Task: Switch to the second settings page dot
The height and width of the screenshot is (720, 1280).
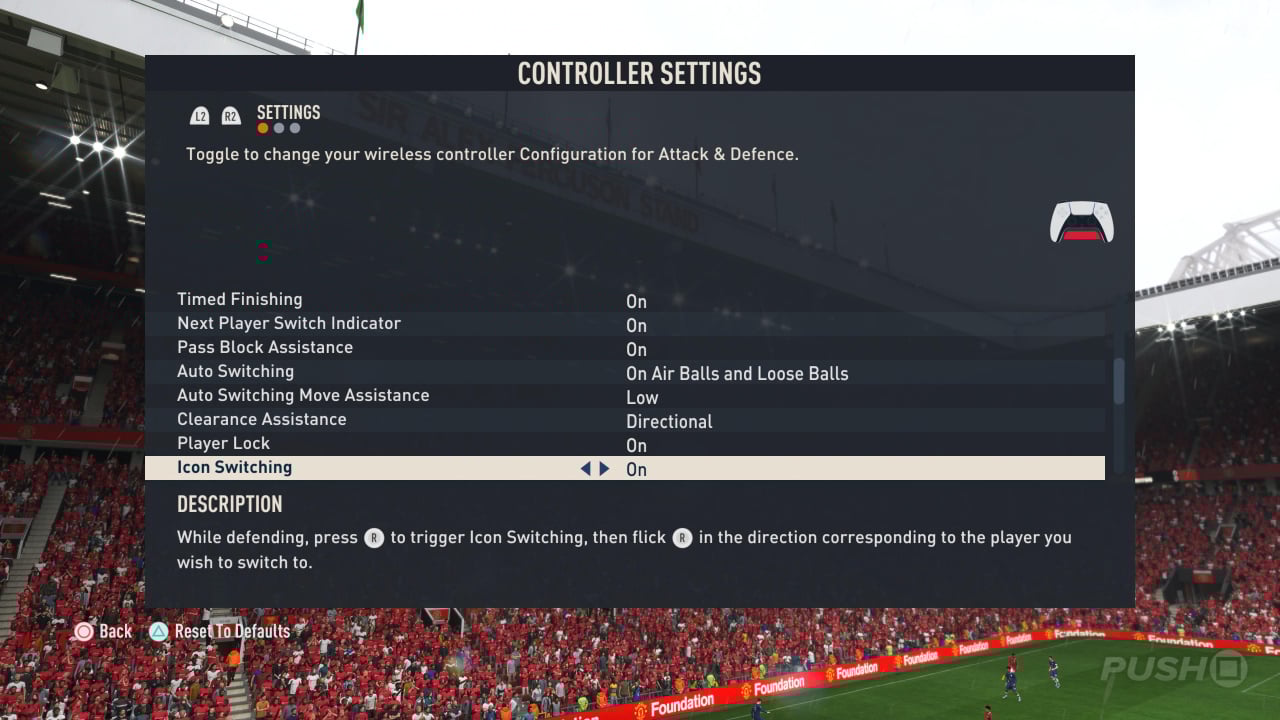Action: [279, 128]
